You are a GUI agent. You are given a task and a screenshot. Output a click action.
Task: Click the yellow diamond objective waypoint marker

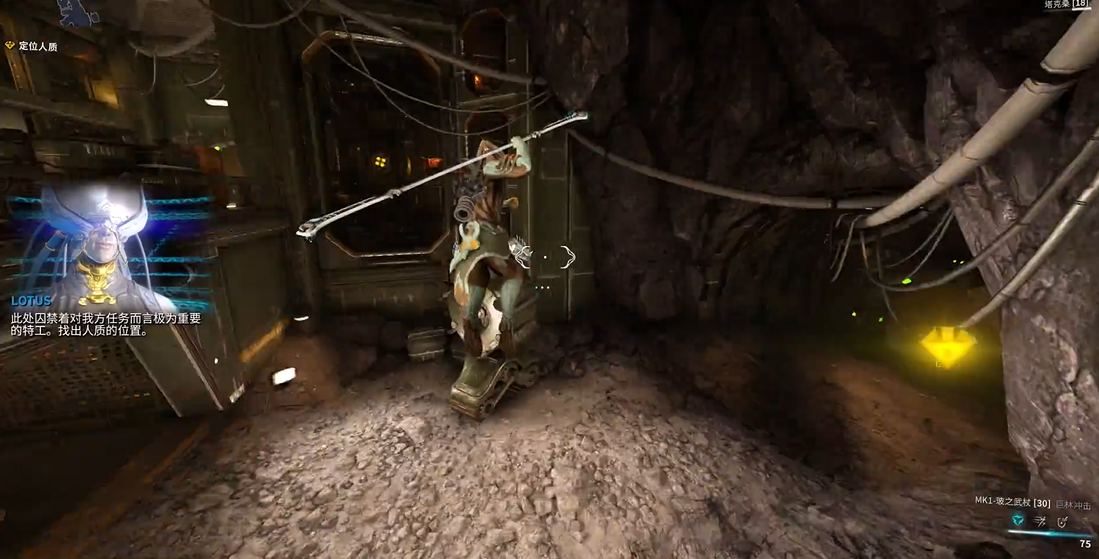[941, 346]
